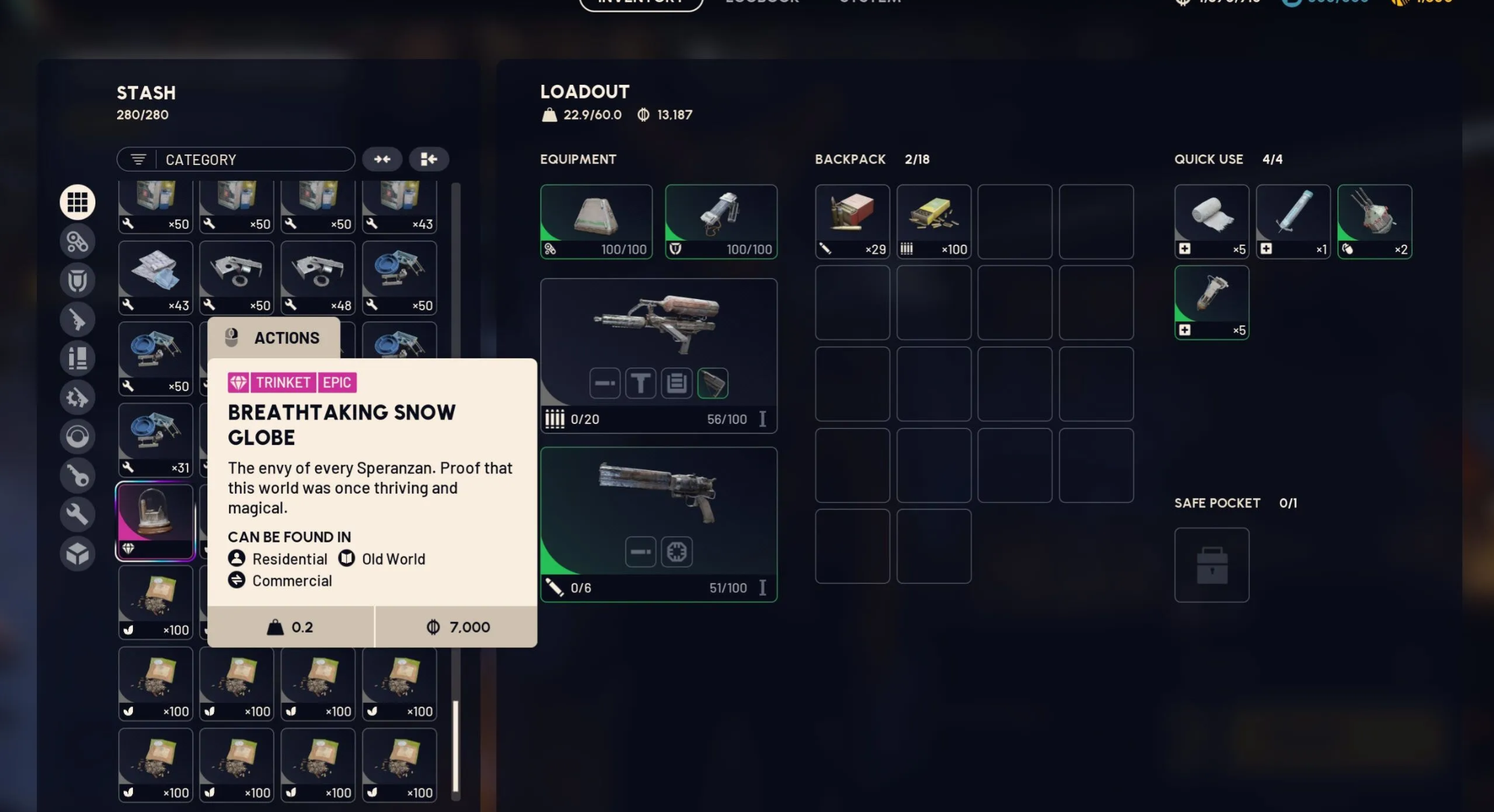Click the revolver's scope attachment slot
This screenshot has width=1494, height=812.
click(676, 552)
